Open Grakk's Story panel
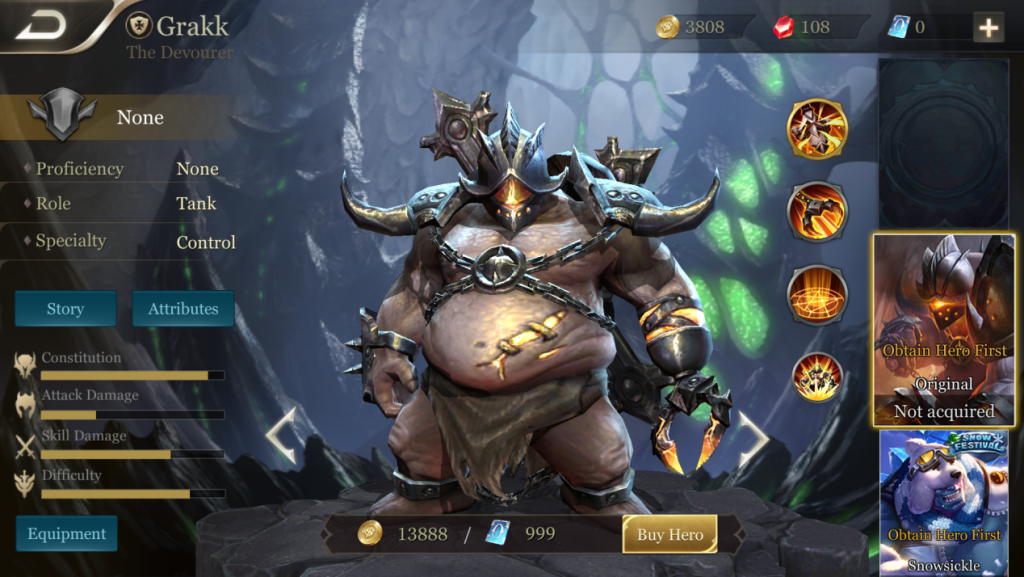 [65, 309]
